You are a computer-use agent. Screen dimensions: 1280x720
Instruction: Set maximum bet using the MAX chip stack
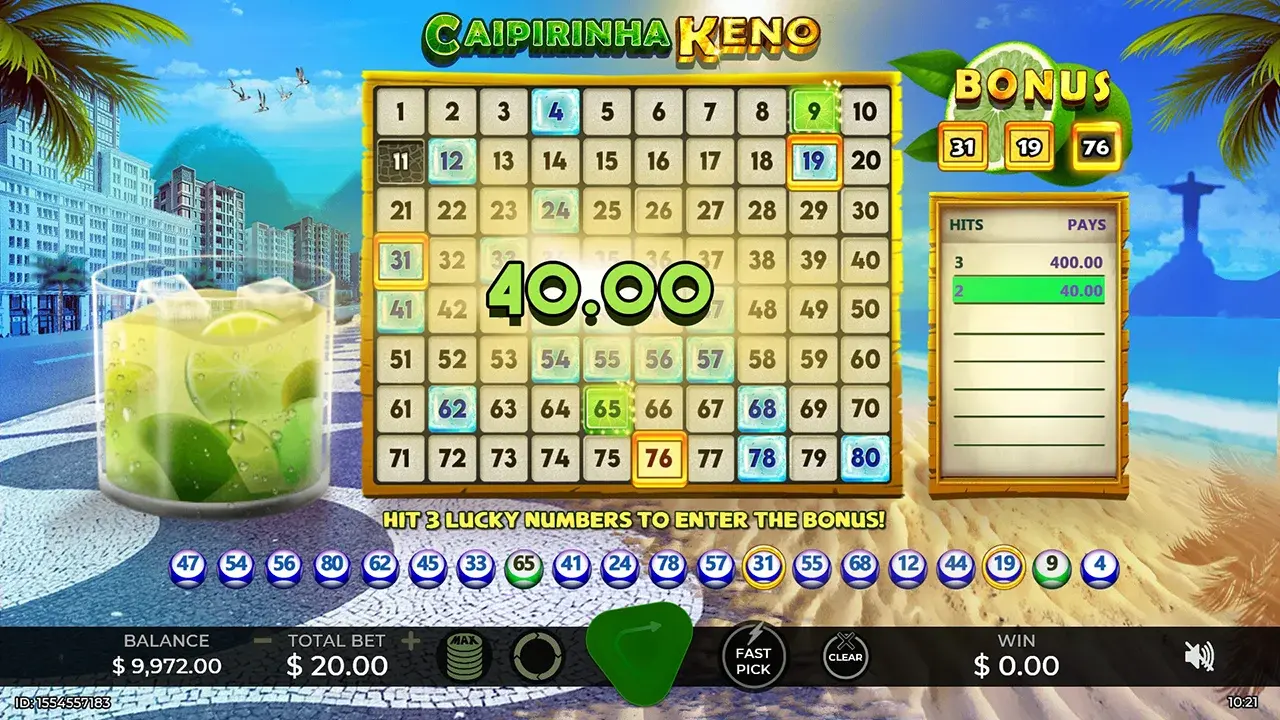pos(466,657)
